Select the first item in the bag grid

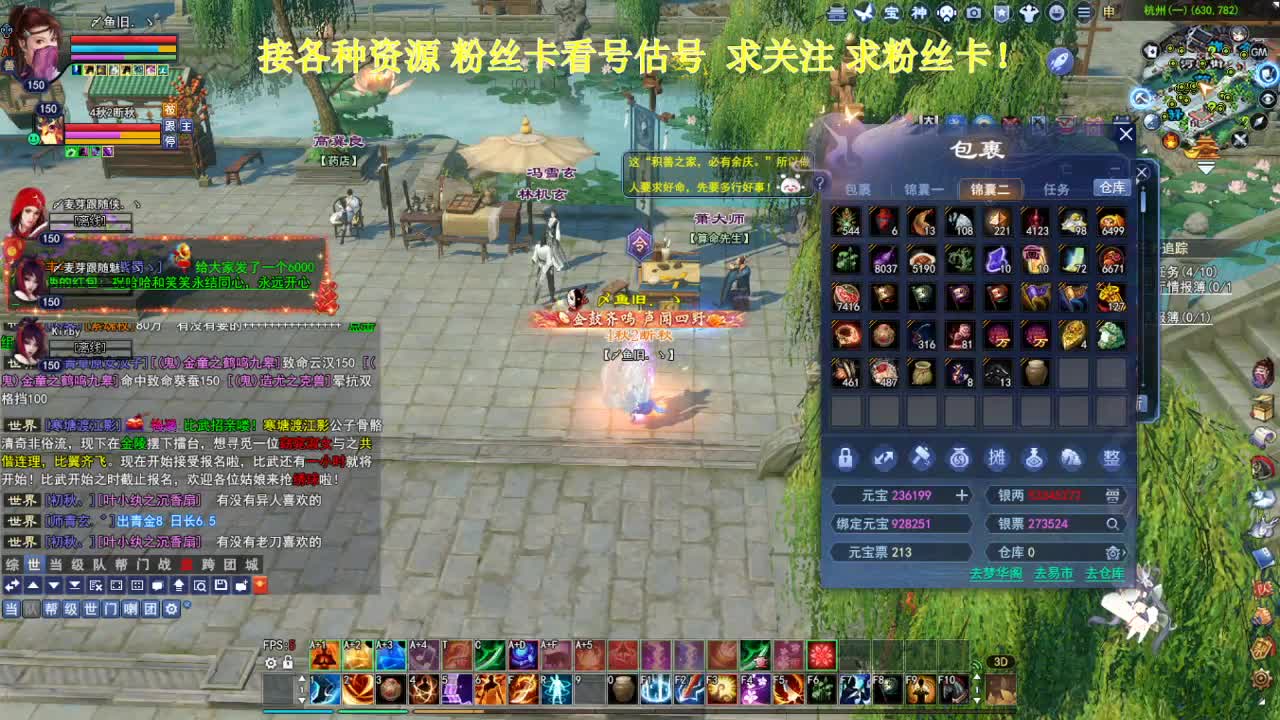point(848,222)
